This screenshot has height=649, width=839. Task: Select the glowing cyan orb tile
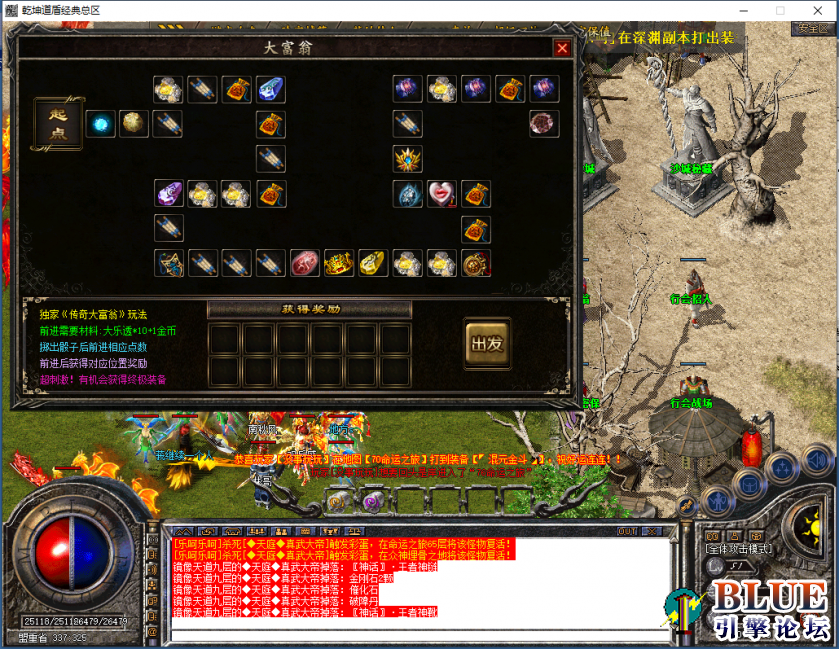(x=100, y=124)
